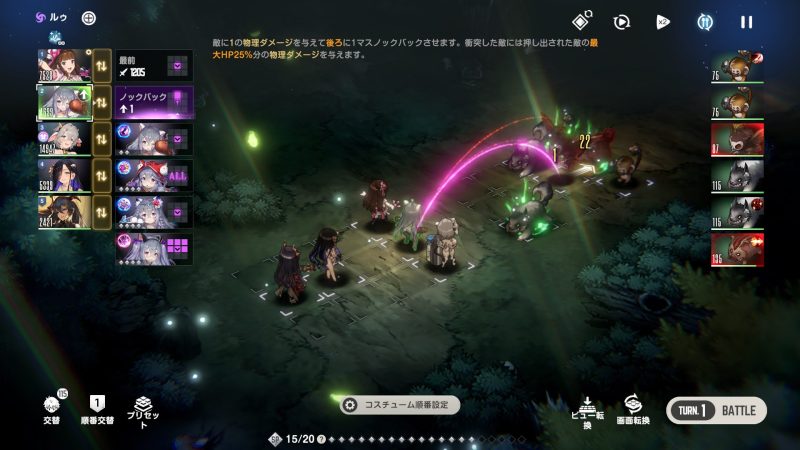800x450 pixels.
Task: Open コスチューム順番設定 costume order settings
Action: (400, 405)
